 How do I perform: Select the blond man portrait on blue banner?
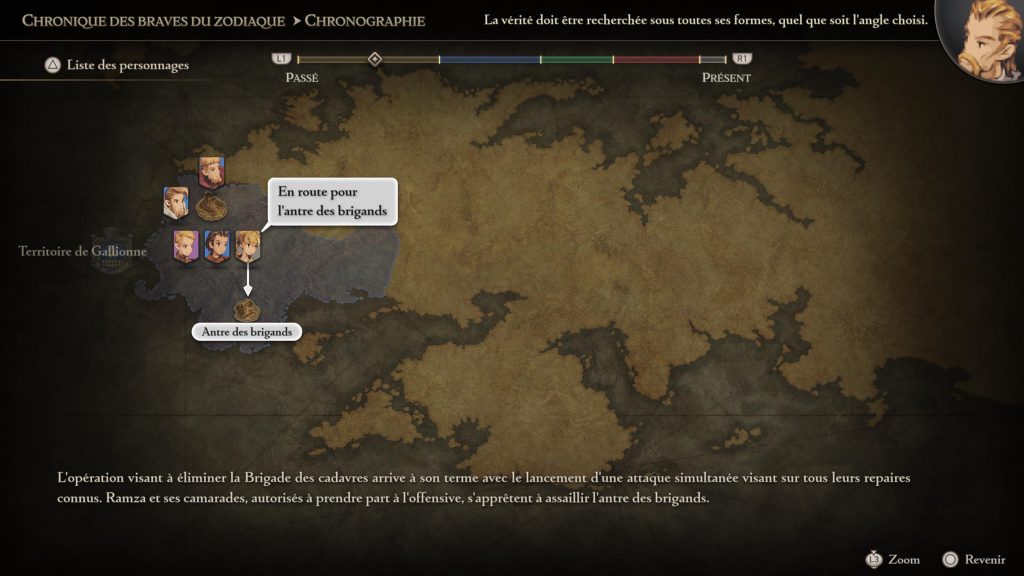[176, 202]
